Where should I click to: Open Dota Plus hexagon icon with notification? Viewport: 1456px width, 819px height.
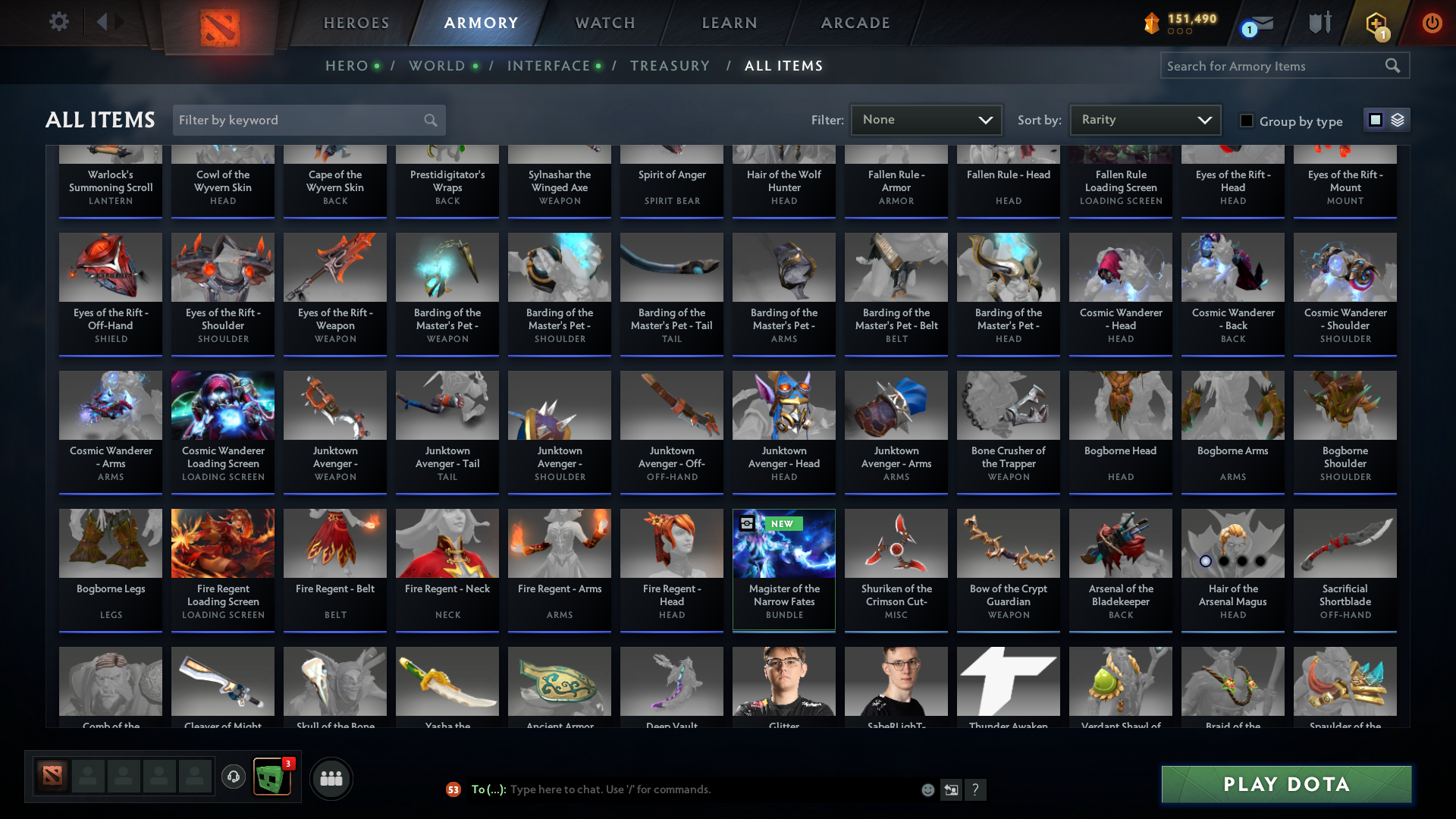click(x=1375, y=23)
